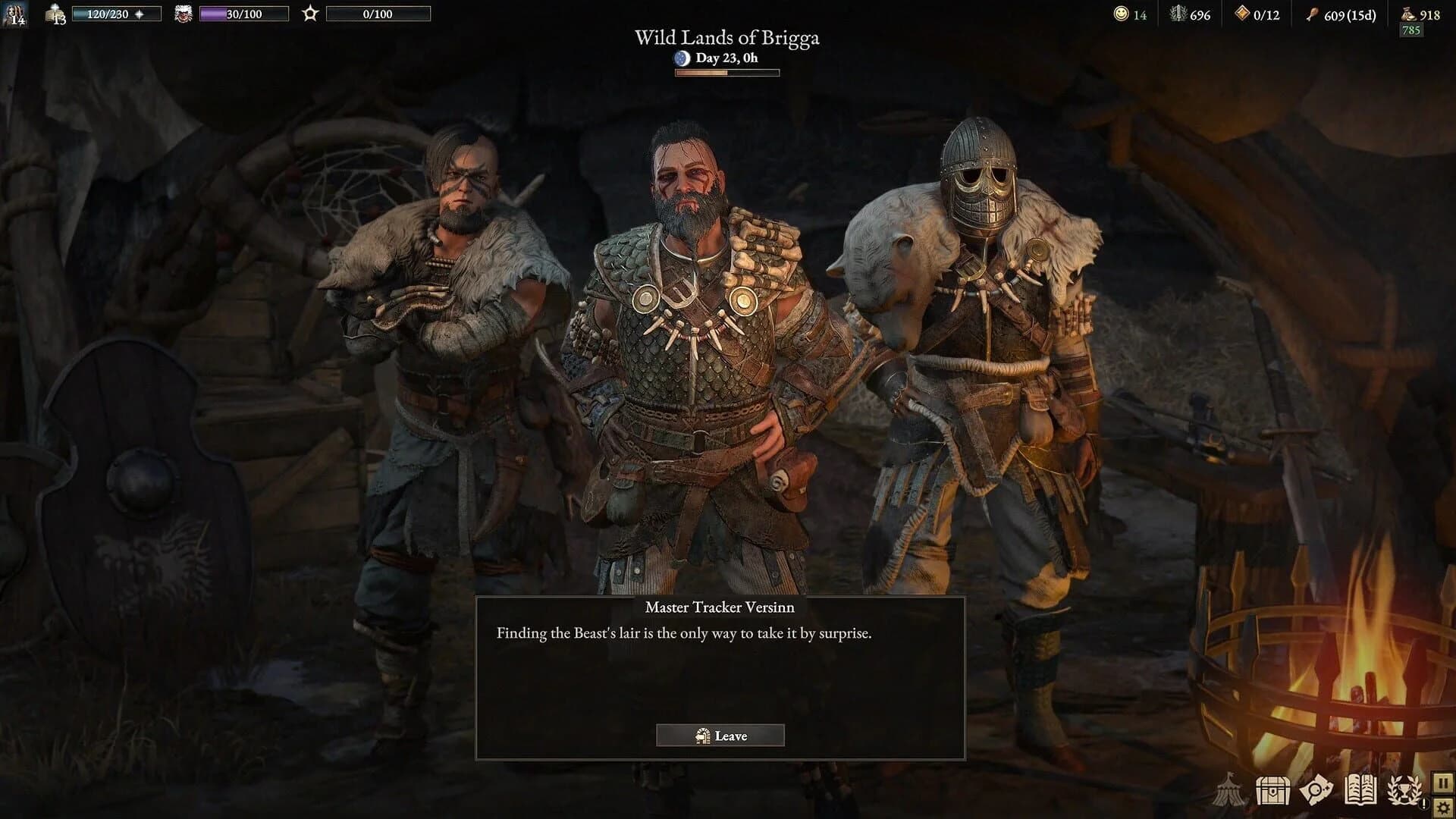The height and width of the screenshot is (819, 1456).
Task: Open the party inventory chest
Action: coord(1274,791)
